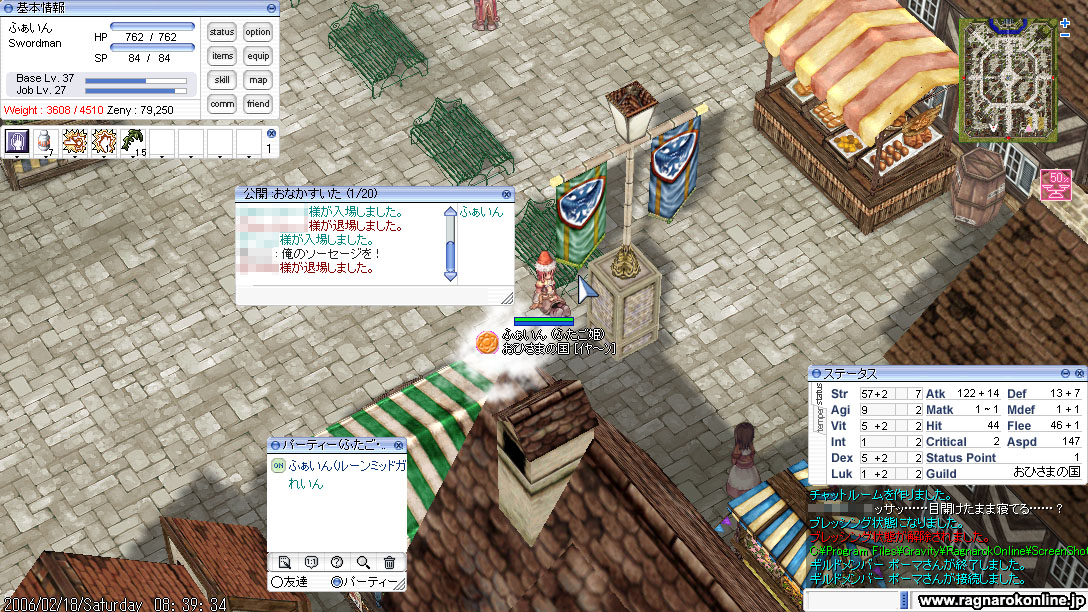Open the status window button
The width and height of the screenshot is (1088, 612).
pyautogui.click(x=222, y=32)
